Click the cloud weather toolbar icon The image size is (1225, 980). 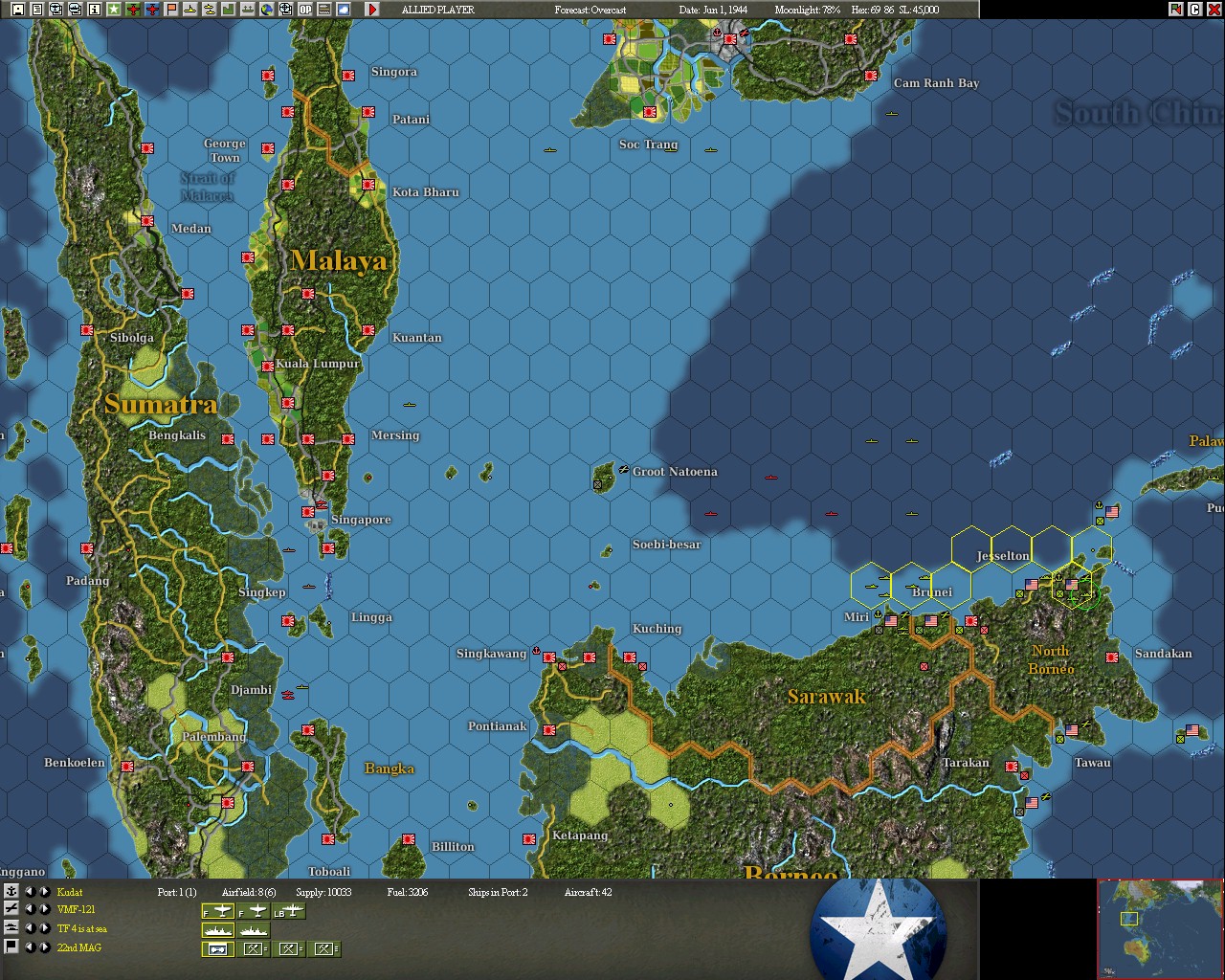343,9
